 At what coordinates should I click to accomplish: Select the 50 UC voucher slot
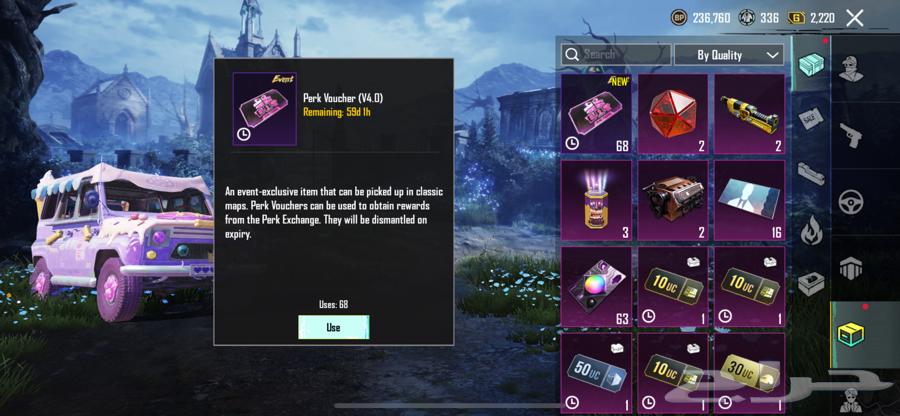(597, 370)
